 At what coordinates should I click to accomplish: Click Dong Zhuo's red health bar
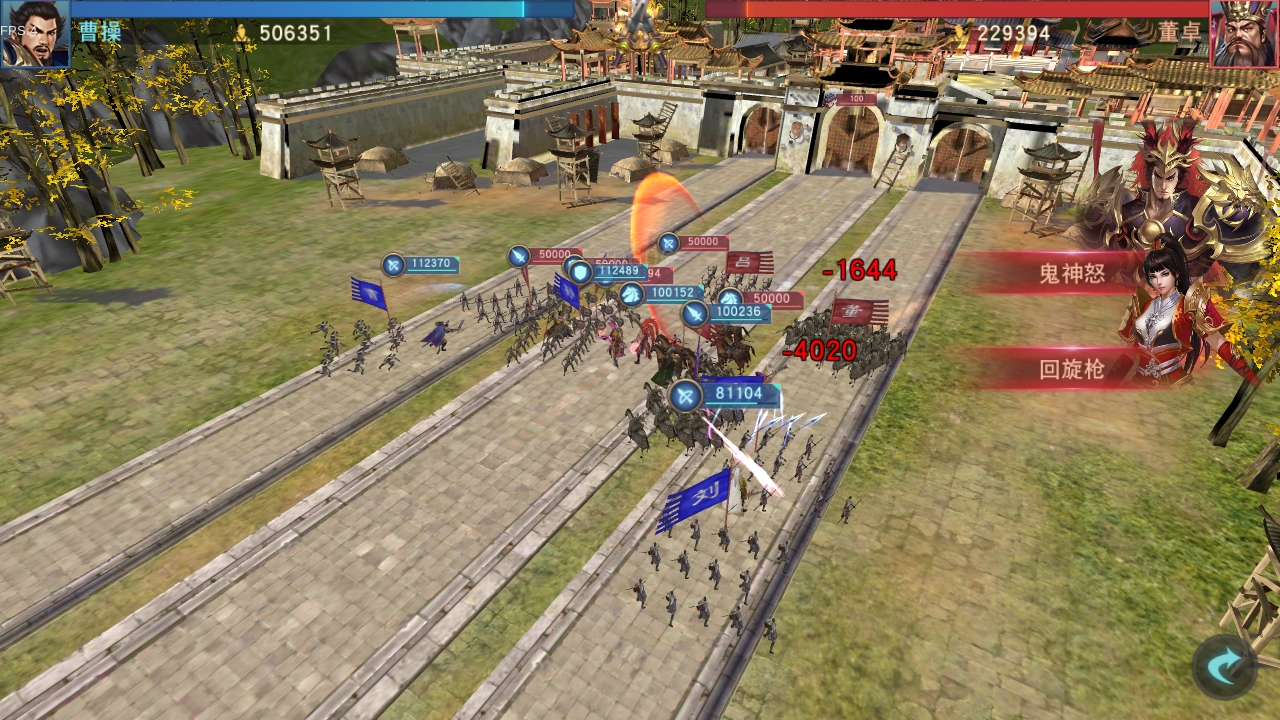coord(960,10)
